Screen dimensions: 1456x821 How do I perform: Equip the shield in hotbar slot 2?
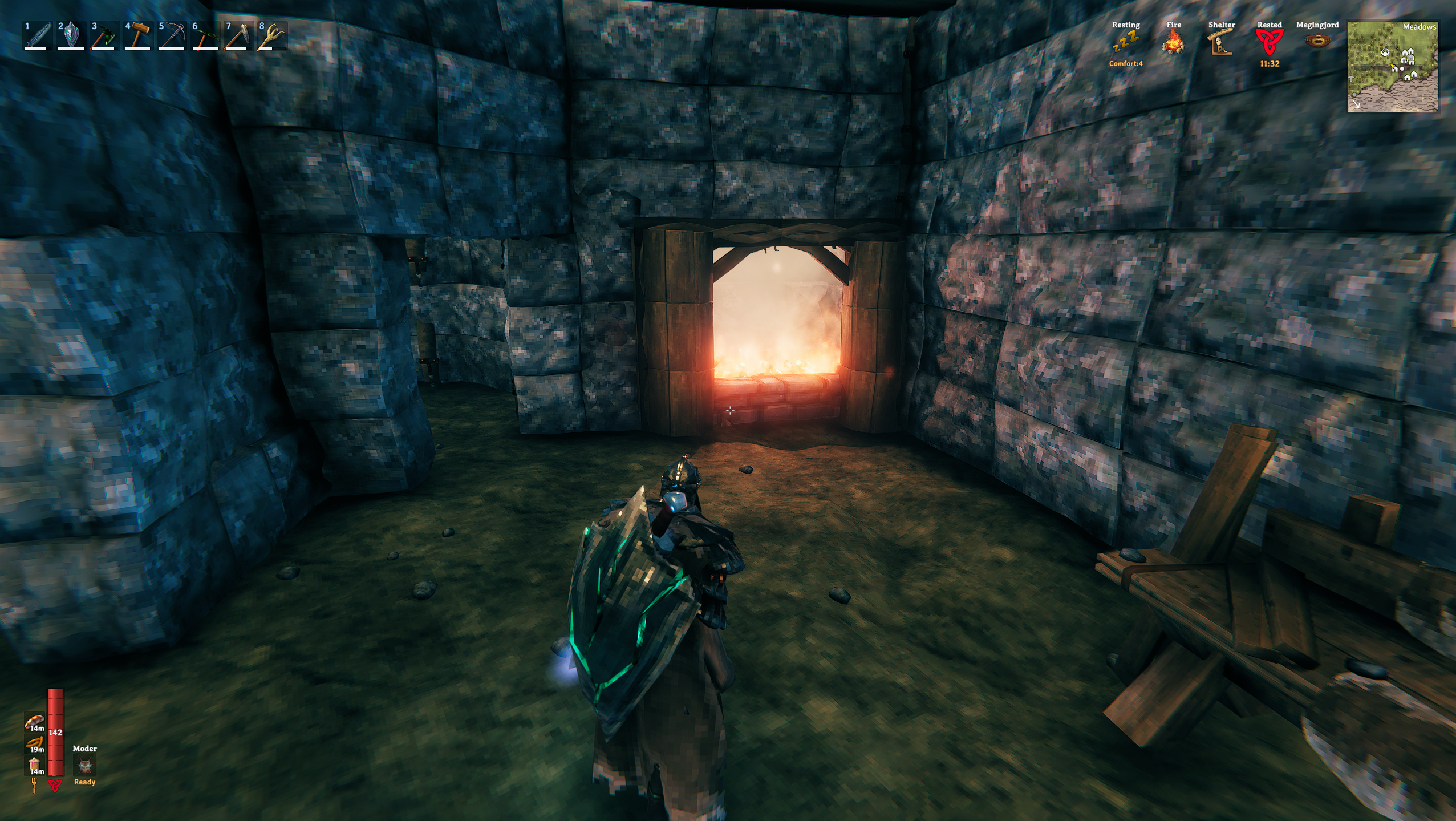pos(71,36)
